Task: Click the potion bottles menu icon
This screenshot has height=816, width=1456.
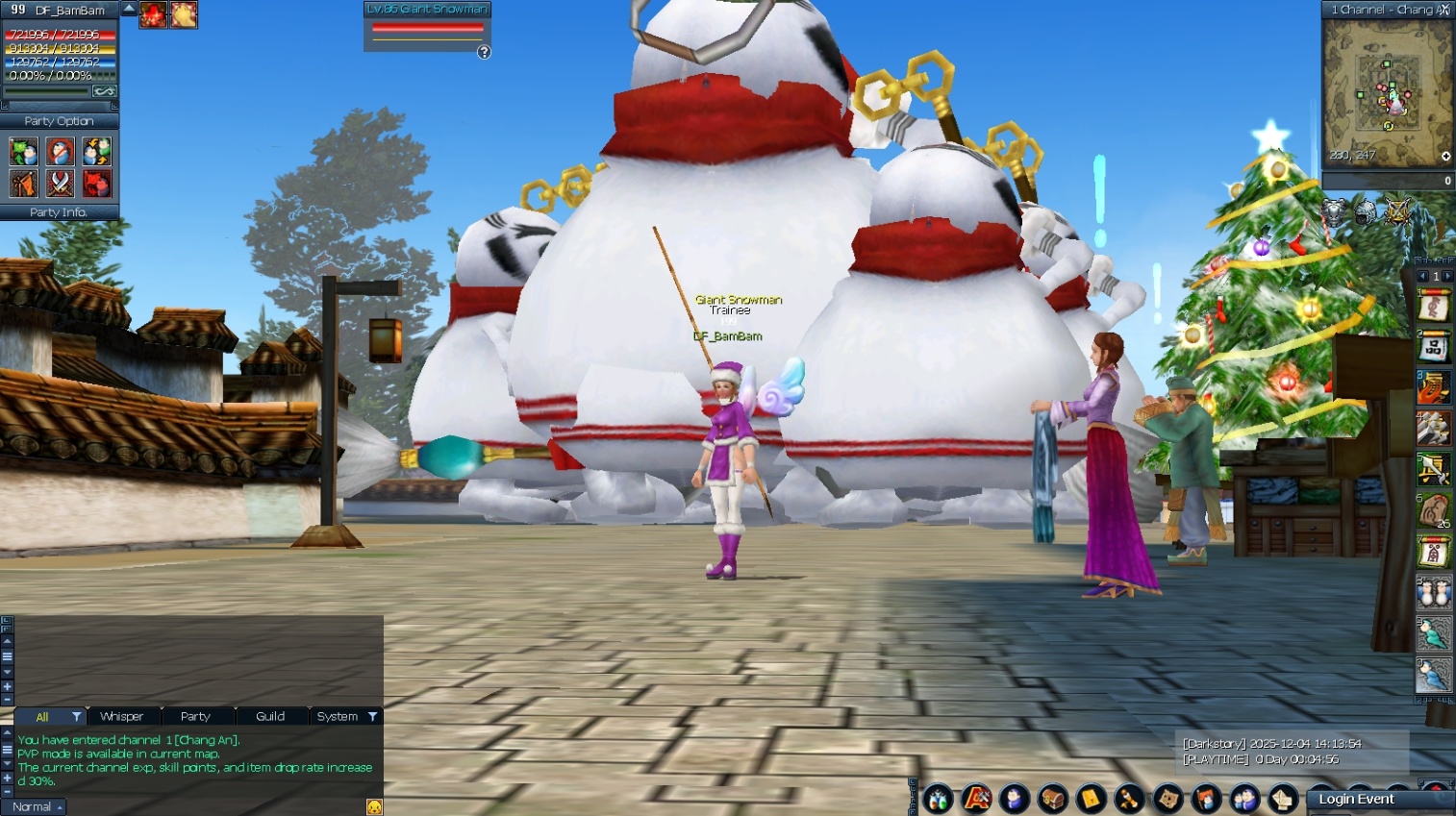Action: click(938, 798)
